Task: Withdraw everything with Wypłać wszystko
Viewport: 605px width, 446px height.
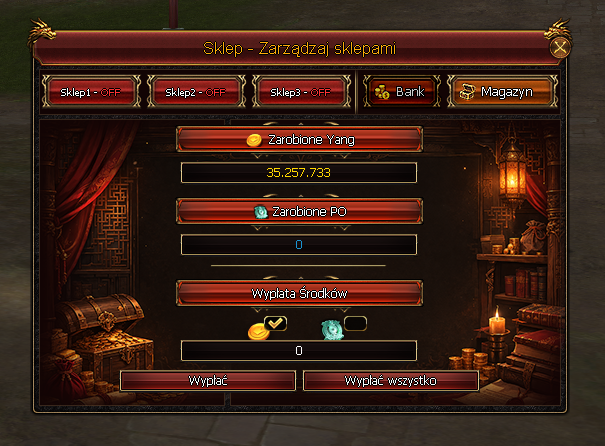Action: tap(391, 381)
